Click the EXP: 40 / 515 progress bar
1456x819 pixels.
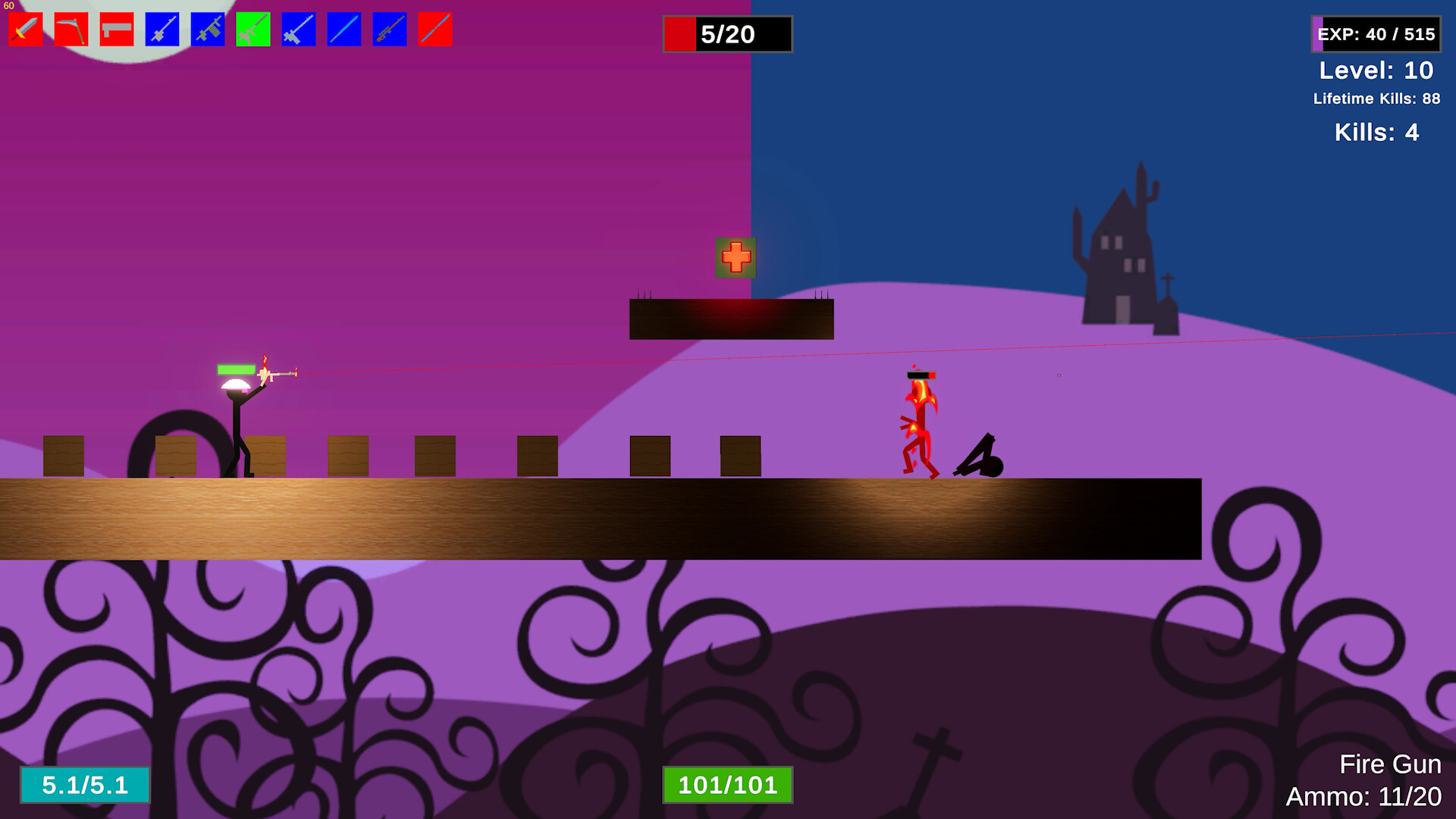pyautogui.click(x=1375, y=34)
